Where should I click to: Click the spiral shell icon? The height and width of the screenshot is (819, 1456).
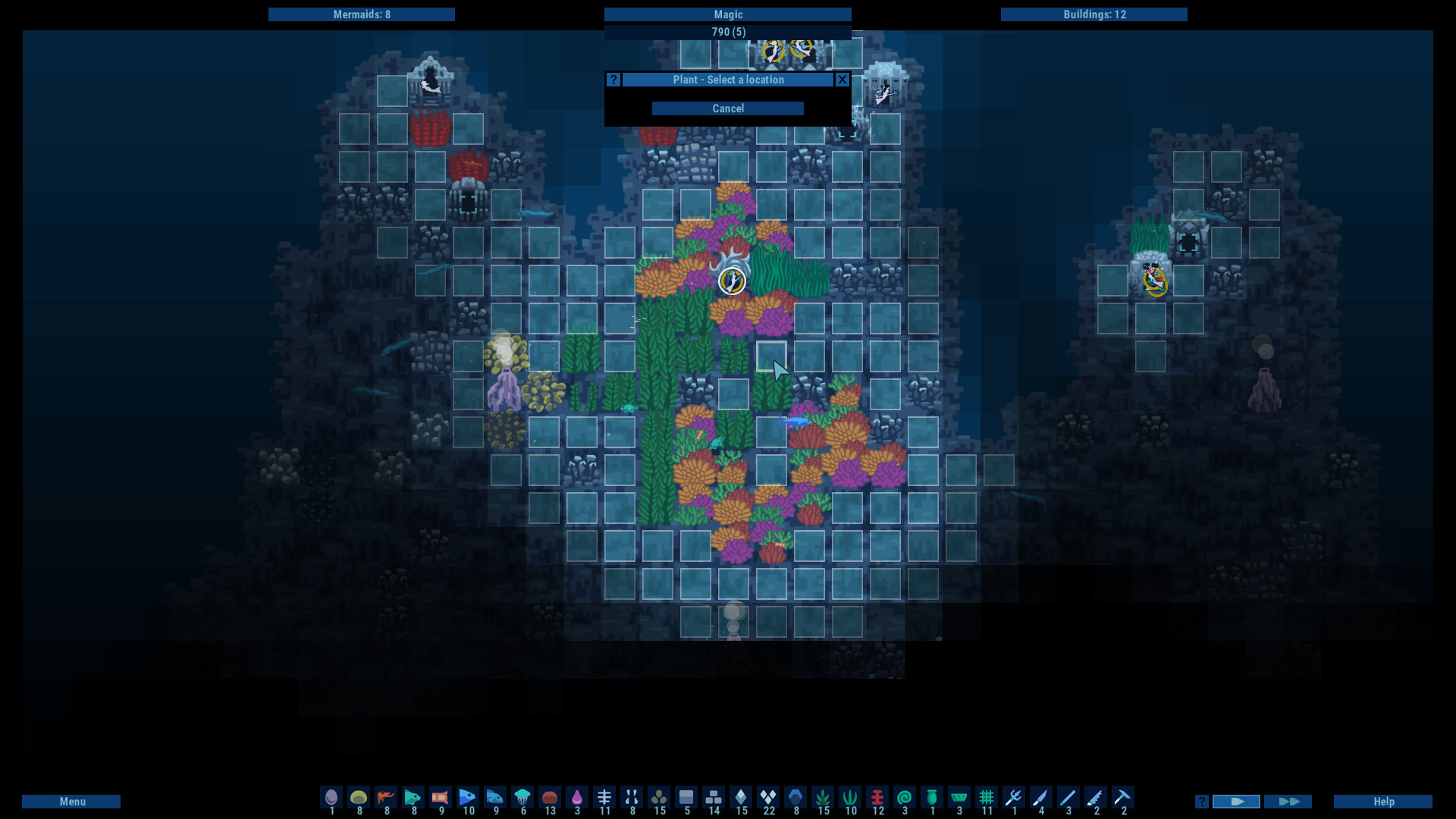click(904, 799)
